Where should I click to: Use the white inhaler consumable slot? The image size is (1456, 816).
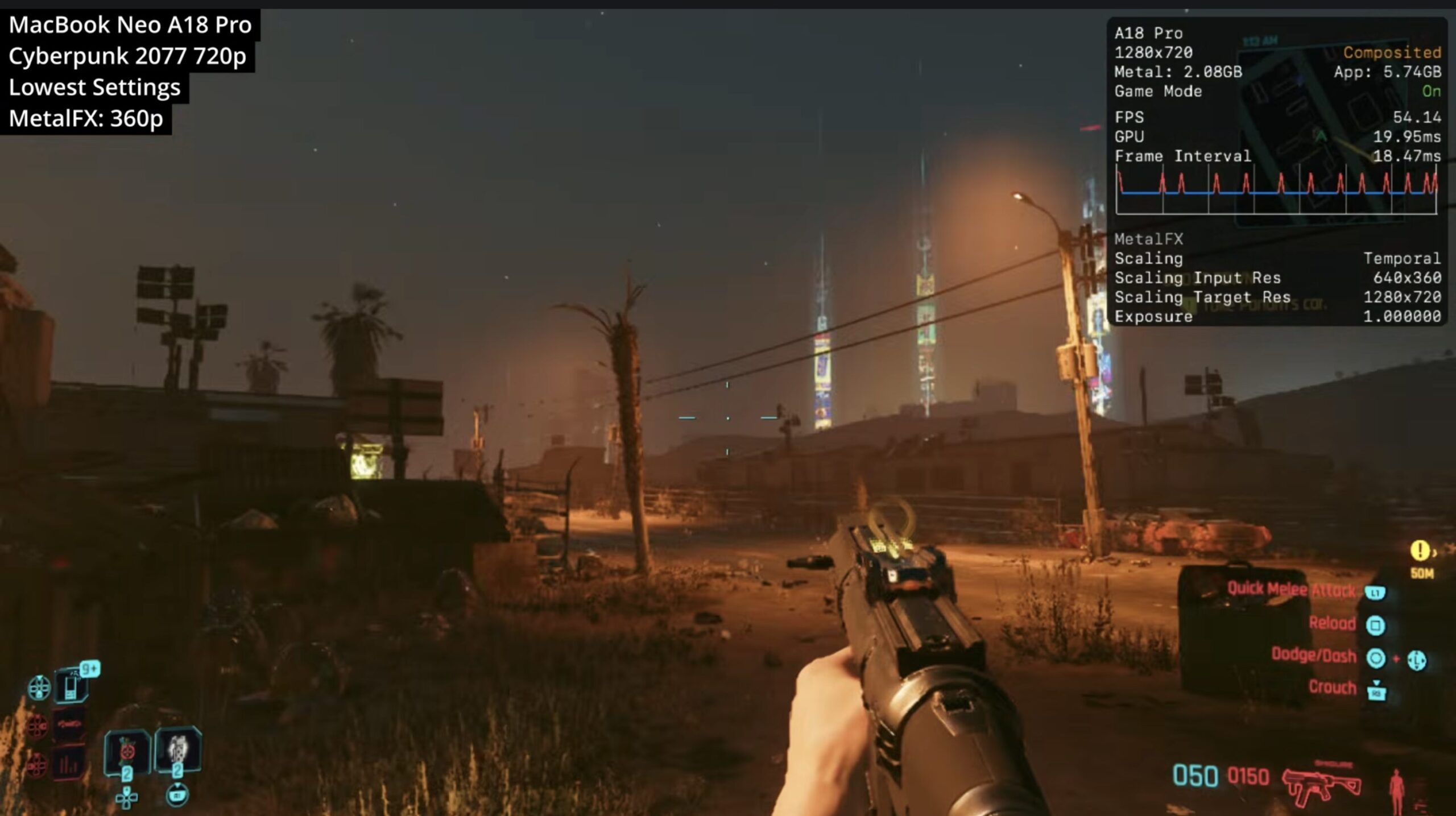pos(178,750)
